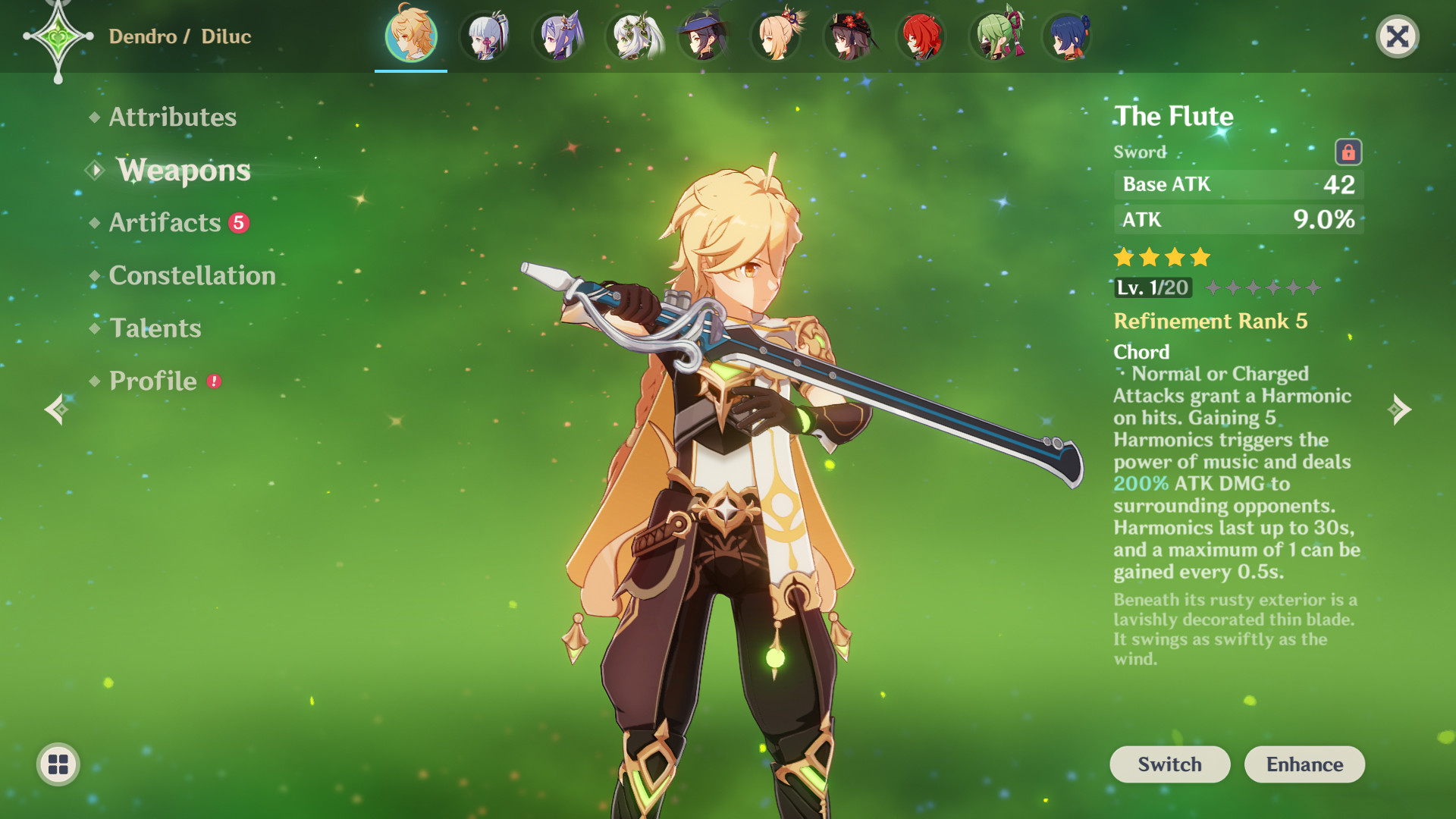This screenshot has width=1456, height=819.
Task: Select Ayaka's character portrait
Action: point(483,36)
